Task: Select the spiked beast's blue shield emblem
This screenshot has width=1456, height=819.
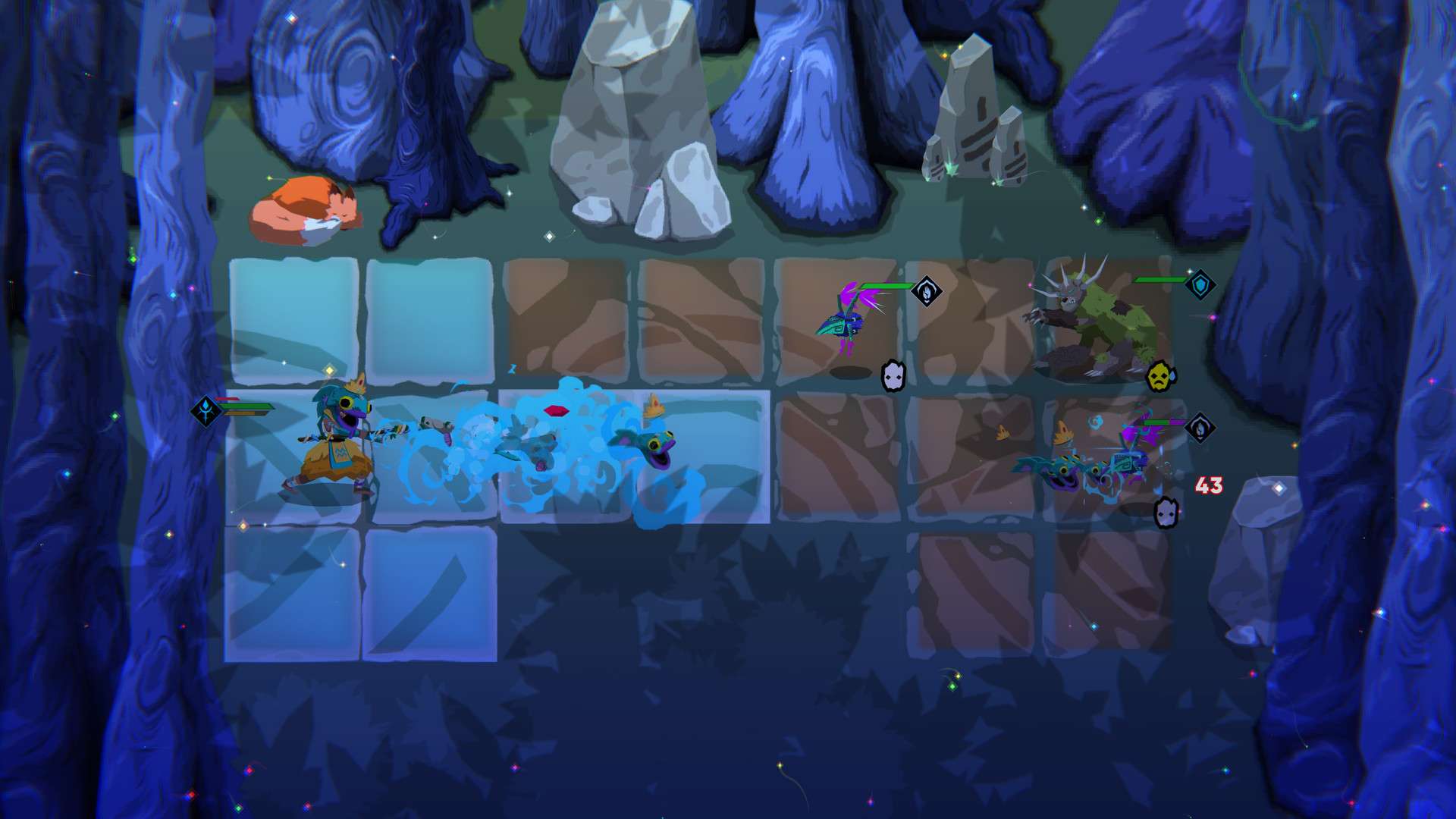Action: coord(1200,285)
